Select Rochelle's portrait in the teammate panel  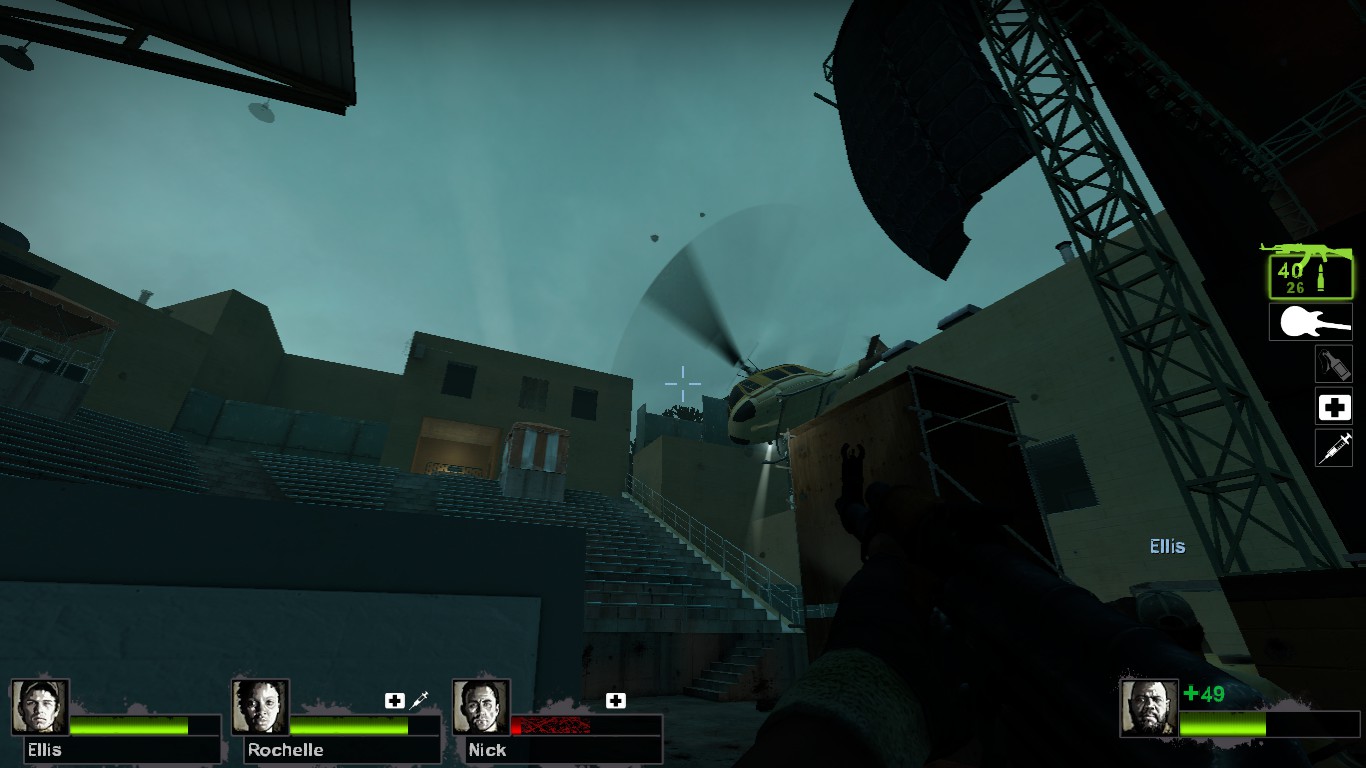coord(258,706)
